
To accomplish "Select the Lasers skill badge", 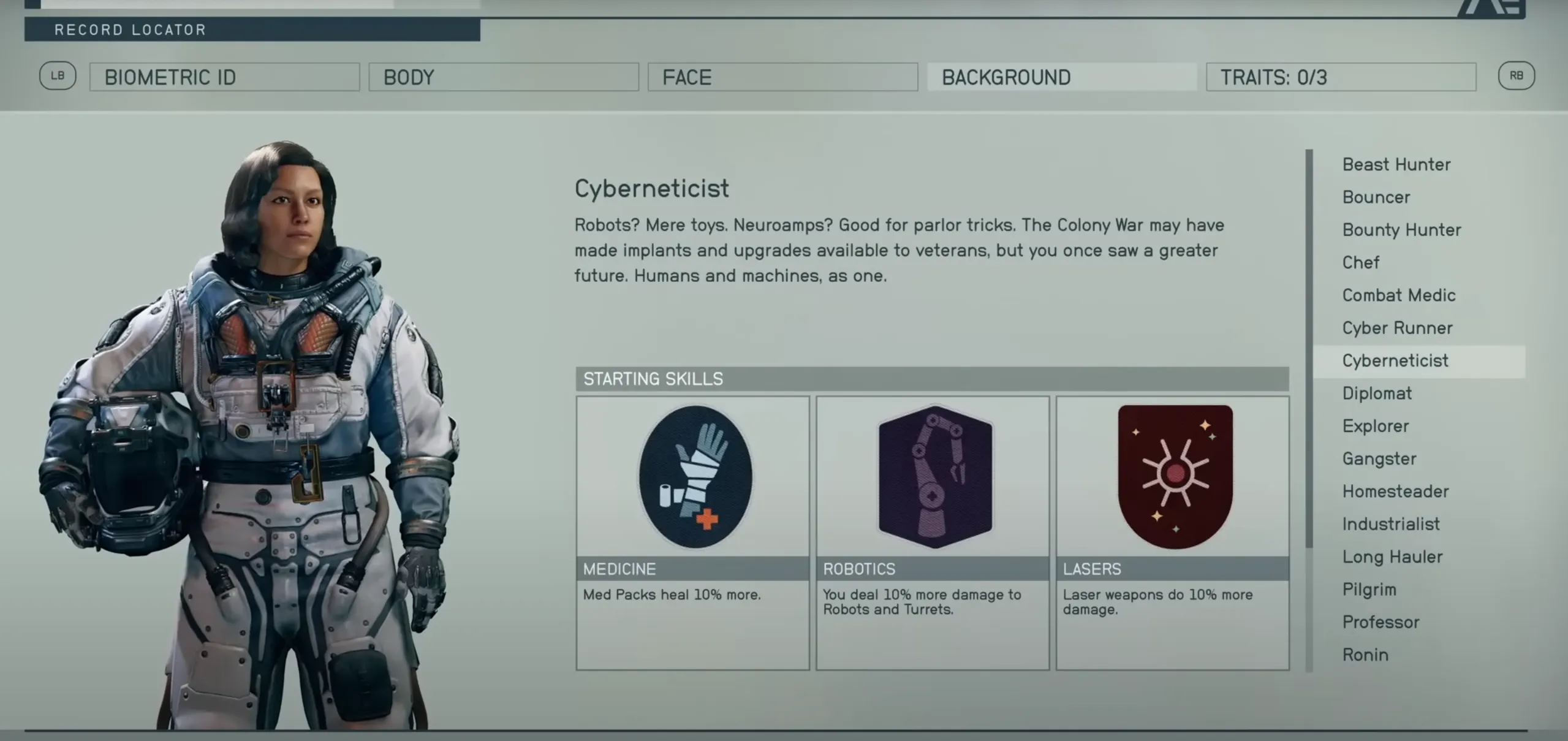I will pyautogui.click(x=1175, y=477).
